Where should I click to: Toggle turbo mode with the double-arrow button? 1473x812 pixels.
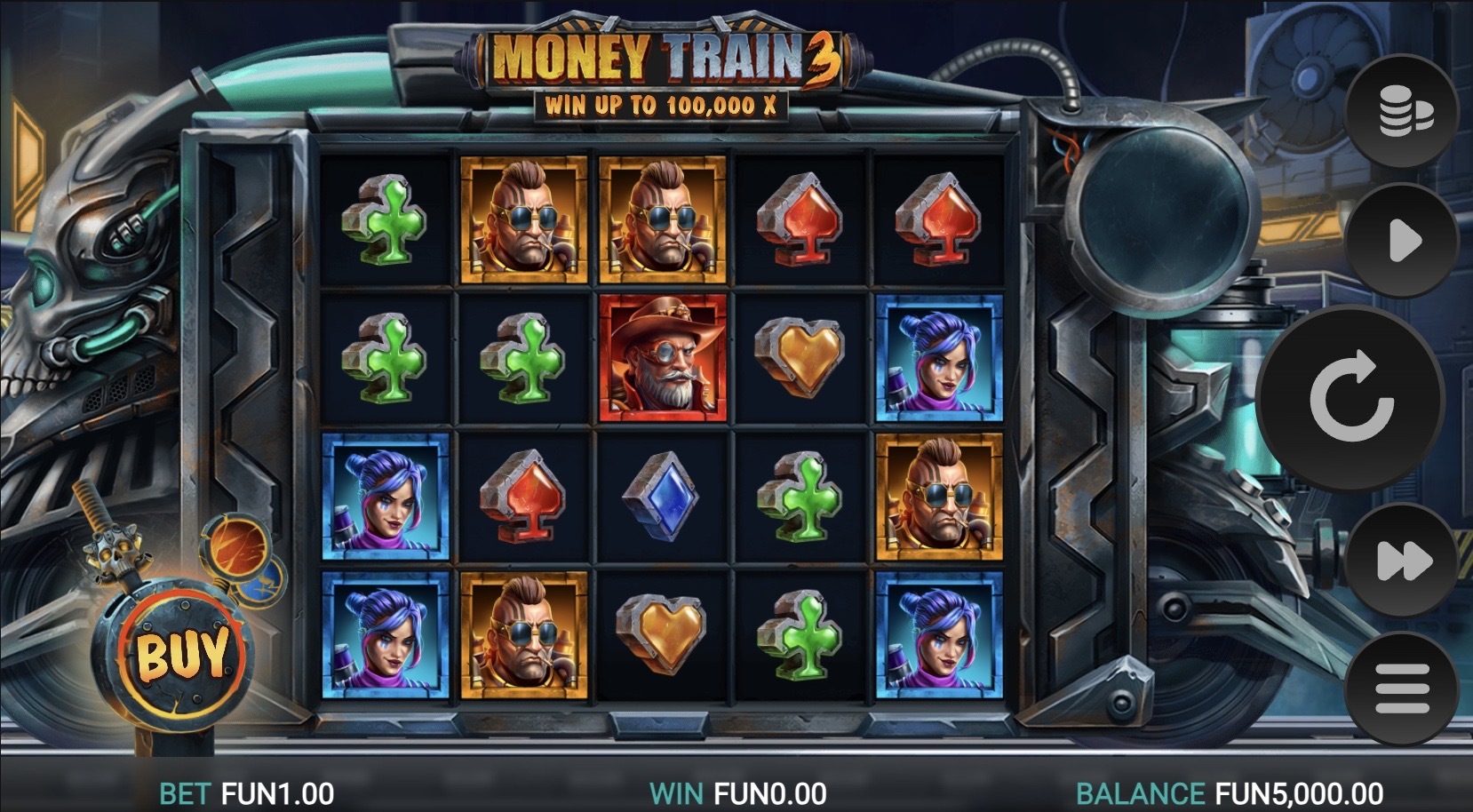coord(1403,561)
